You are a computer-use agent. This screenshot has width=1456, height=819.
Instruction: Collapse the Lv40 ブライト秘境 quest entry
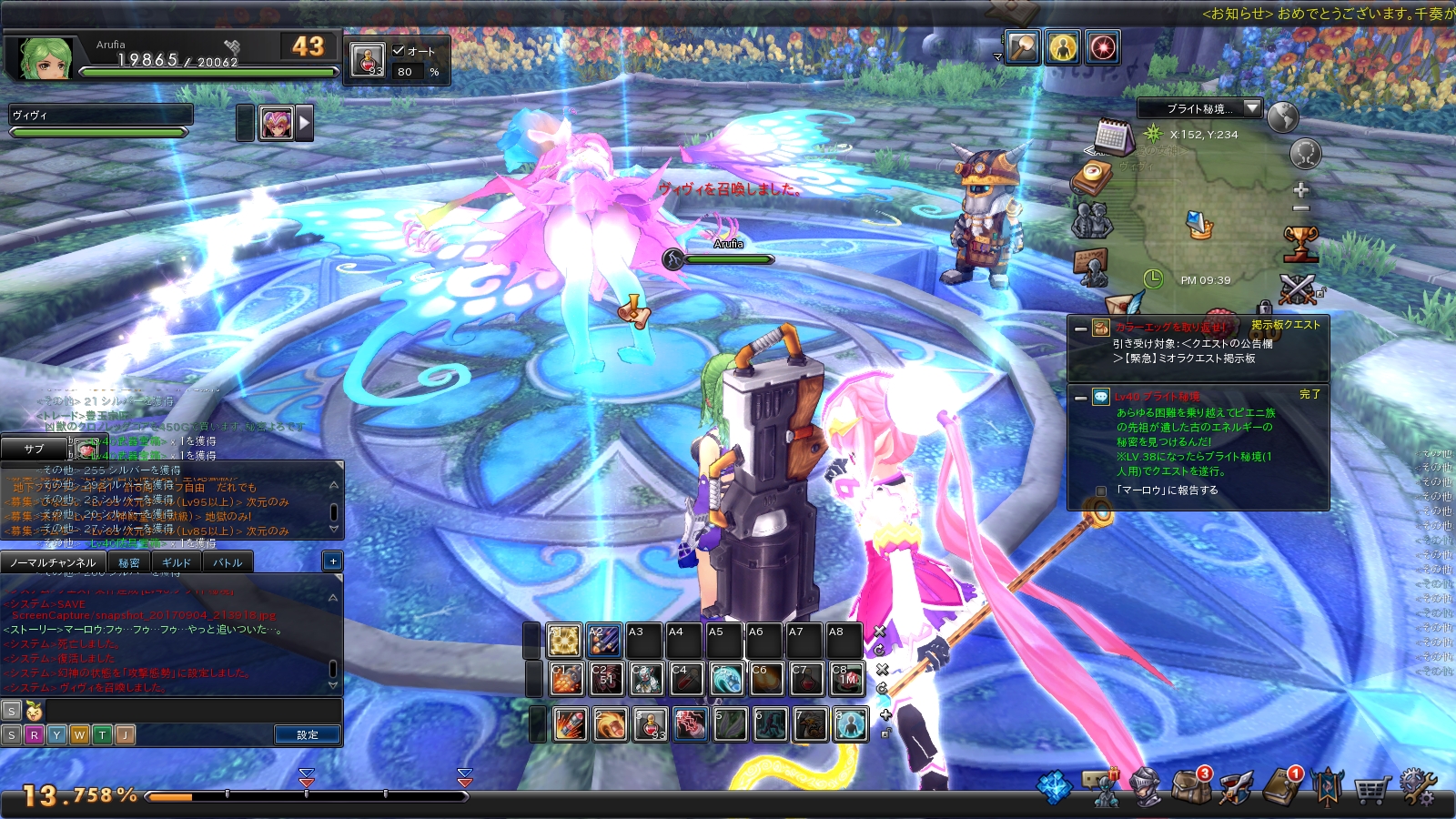[x=1080, y=398]
